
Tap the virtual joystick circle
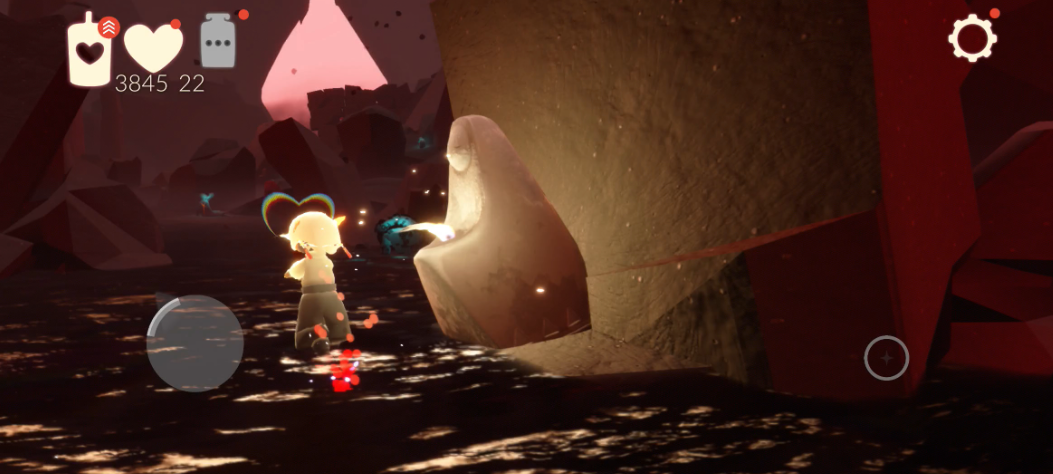coord(195,342)
